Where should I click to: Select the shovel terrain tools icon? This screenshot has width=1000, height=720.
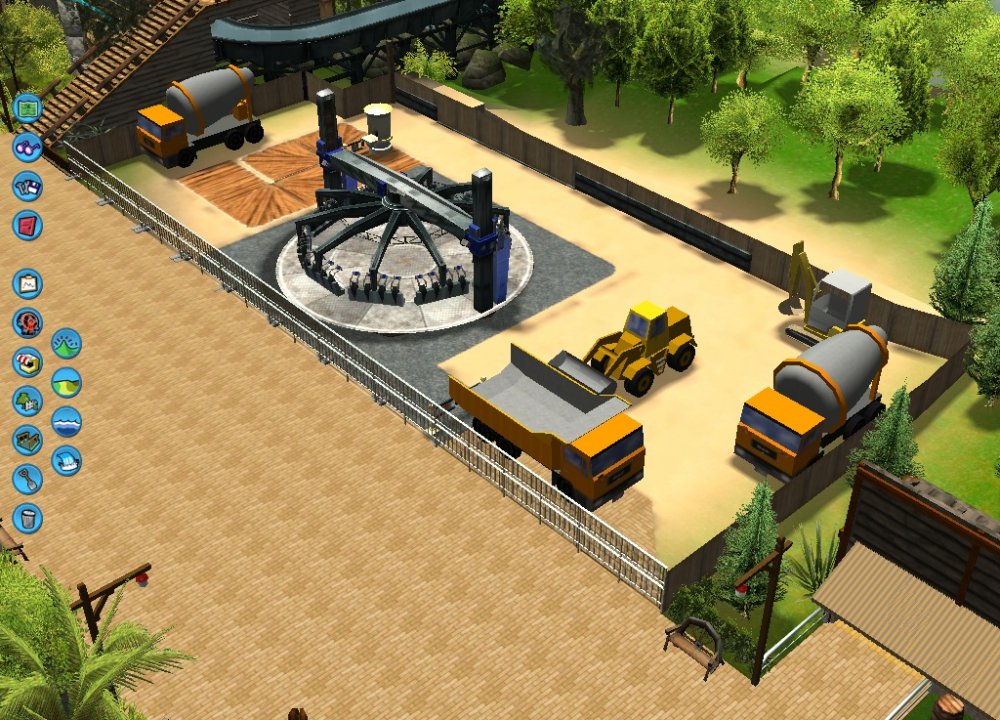click(x=27, y=479)
